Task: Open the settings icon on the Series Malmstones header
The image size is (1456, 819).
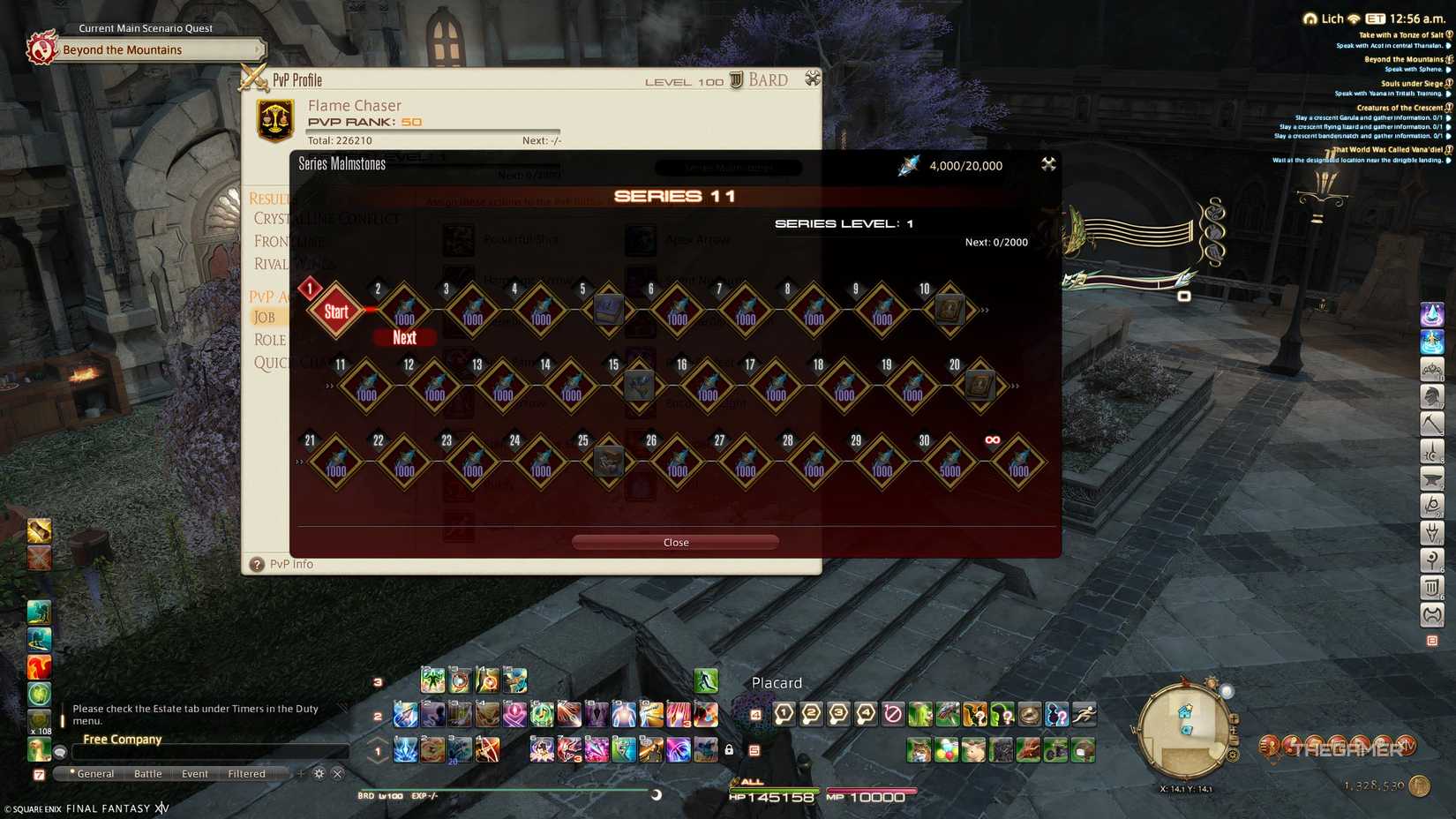Action: click(1048, 164)
